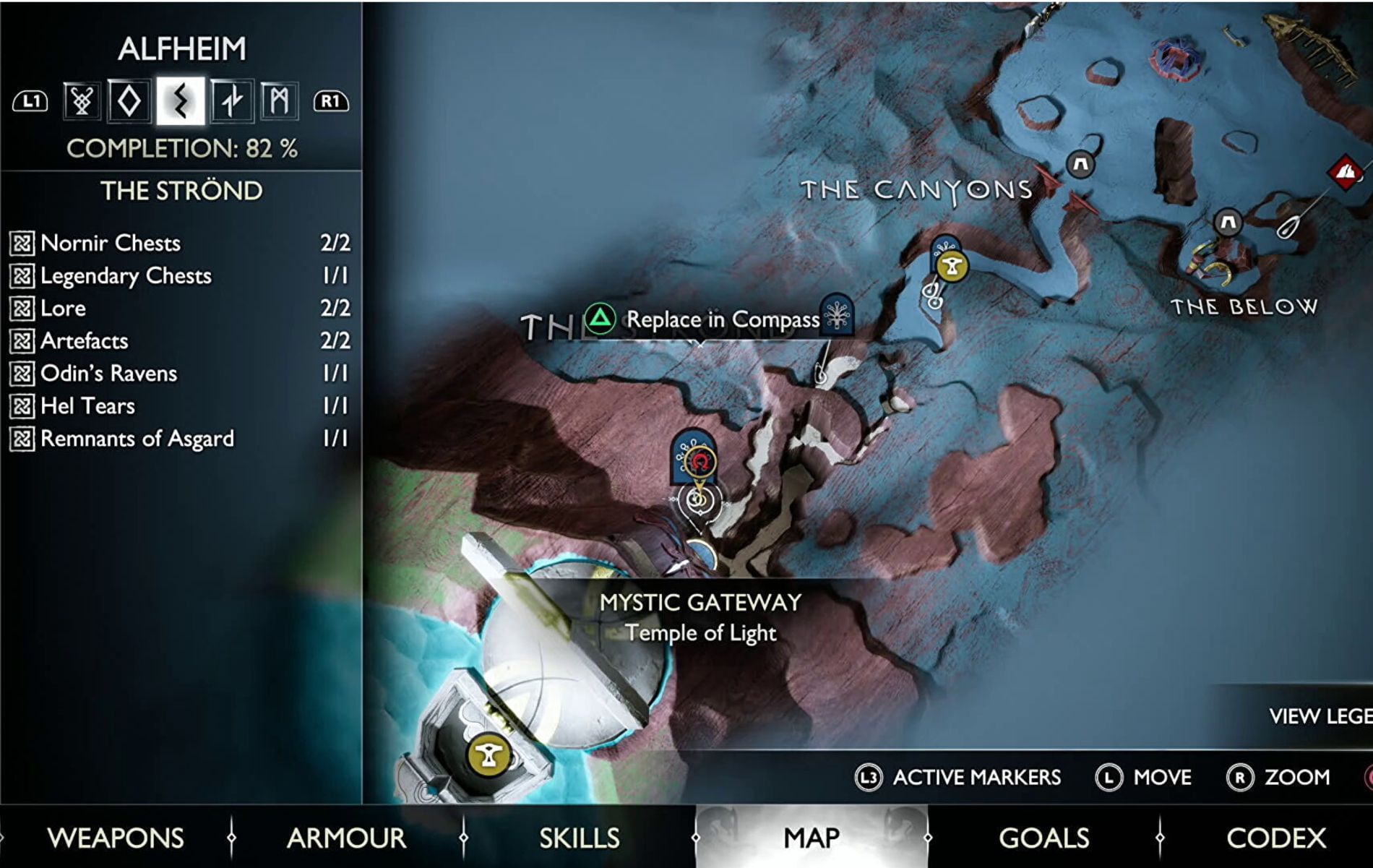Switch to the Weapons tab

[116, 838]
